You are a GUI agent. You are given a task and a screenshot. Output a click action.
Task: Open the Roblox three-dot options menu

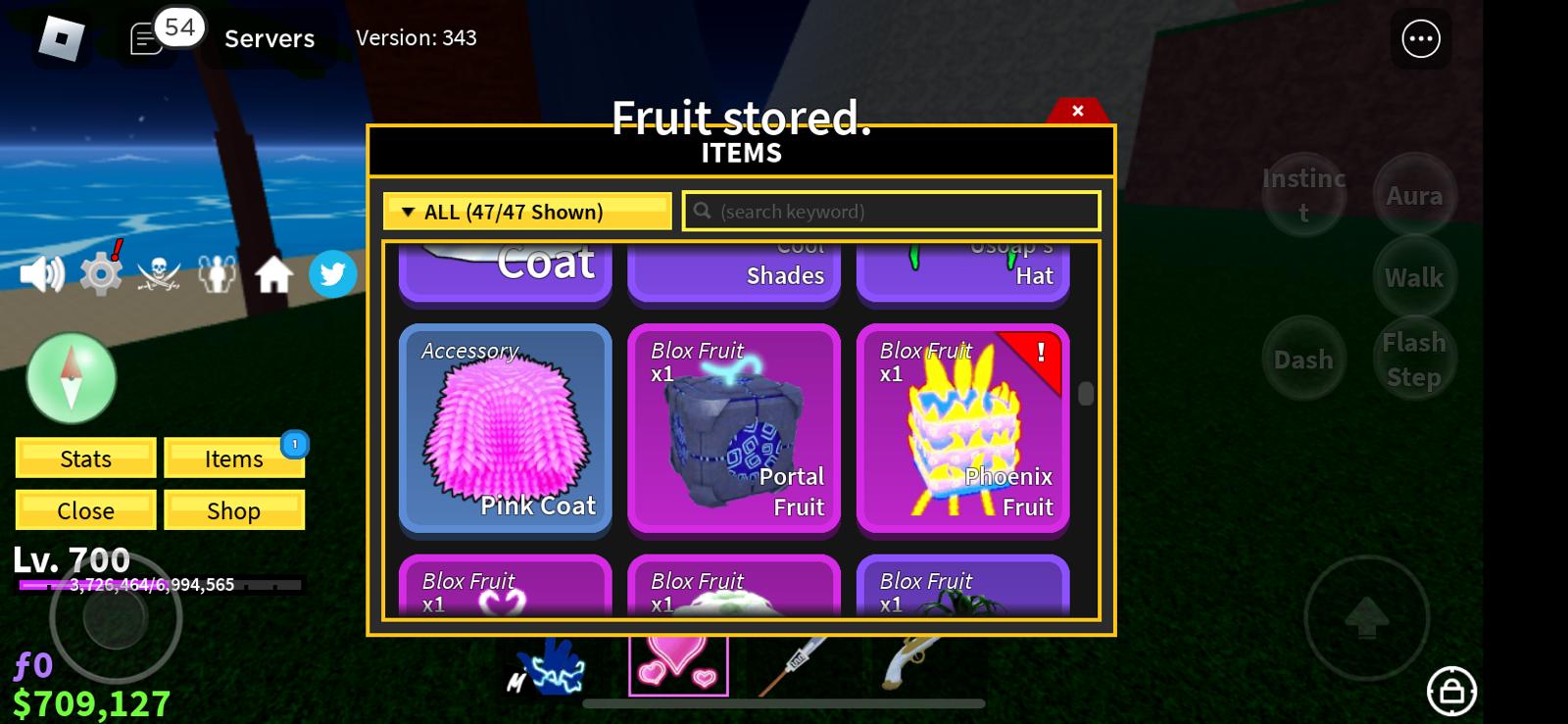pyautogui.click(x=1421, y=39)
